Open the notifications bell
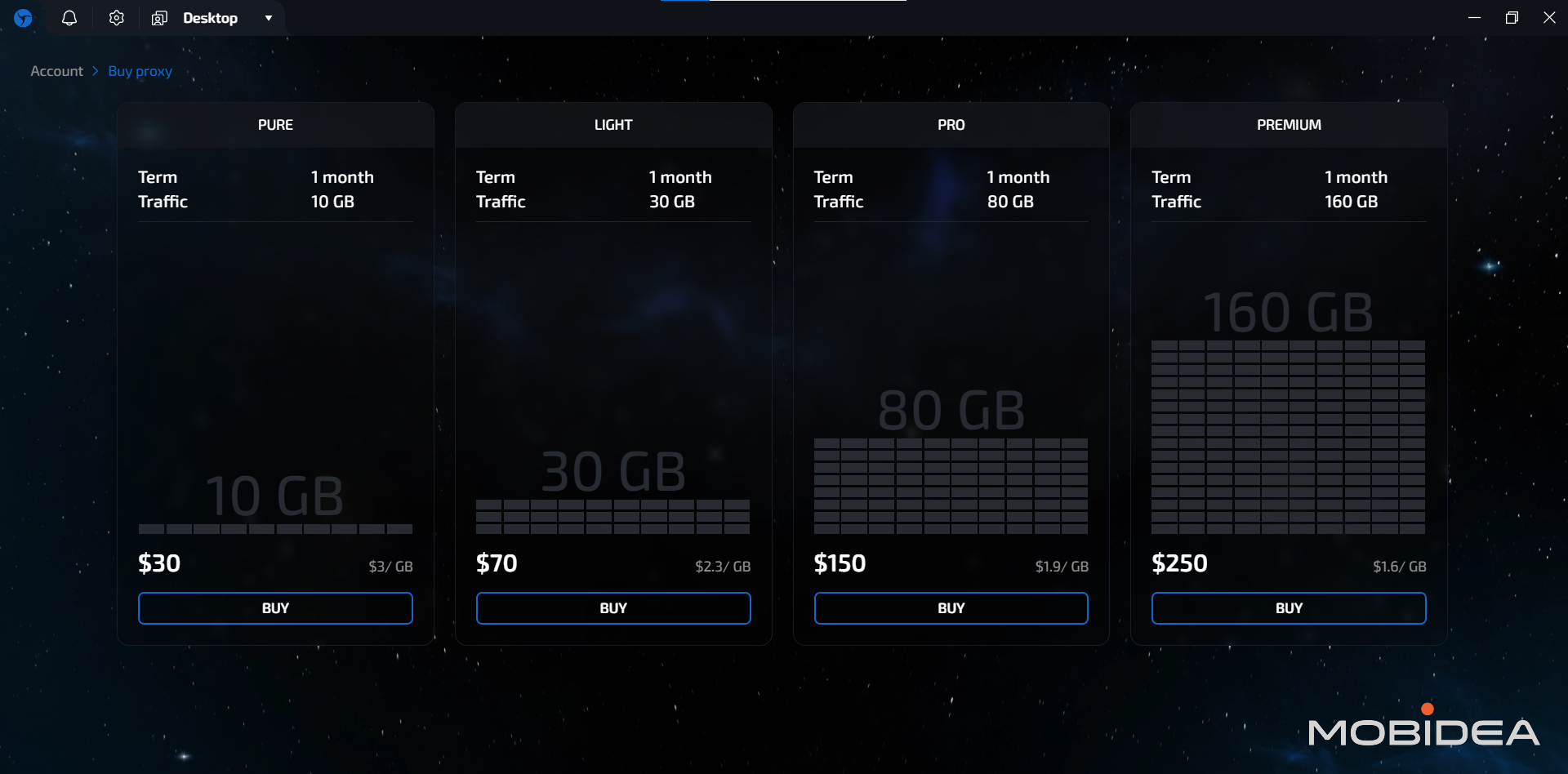The width and height of the screenshot is (1568, 774). point(69,18)
